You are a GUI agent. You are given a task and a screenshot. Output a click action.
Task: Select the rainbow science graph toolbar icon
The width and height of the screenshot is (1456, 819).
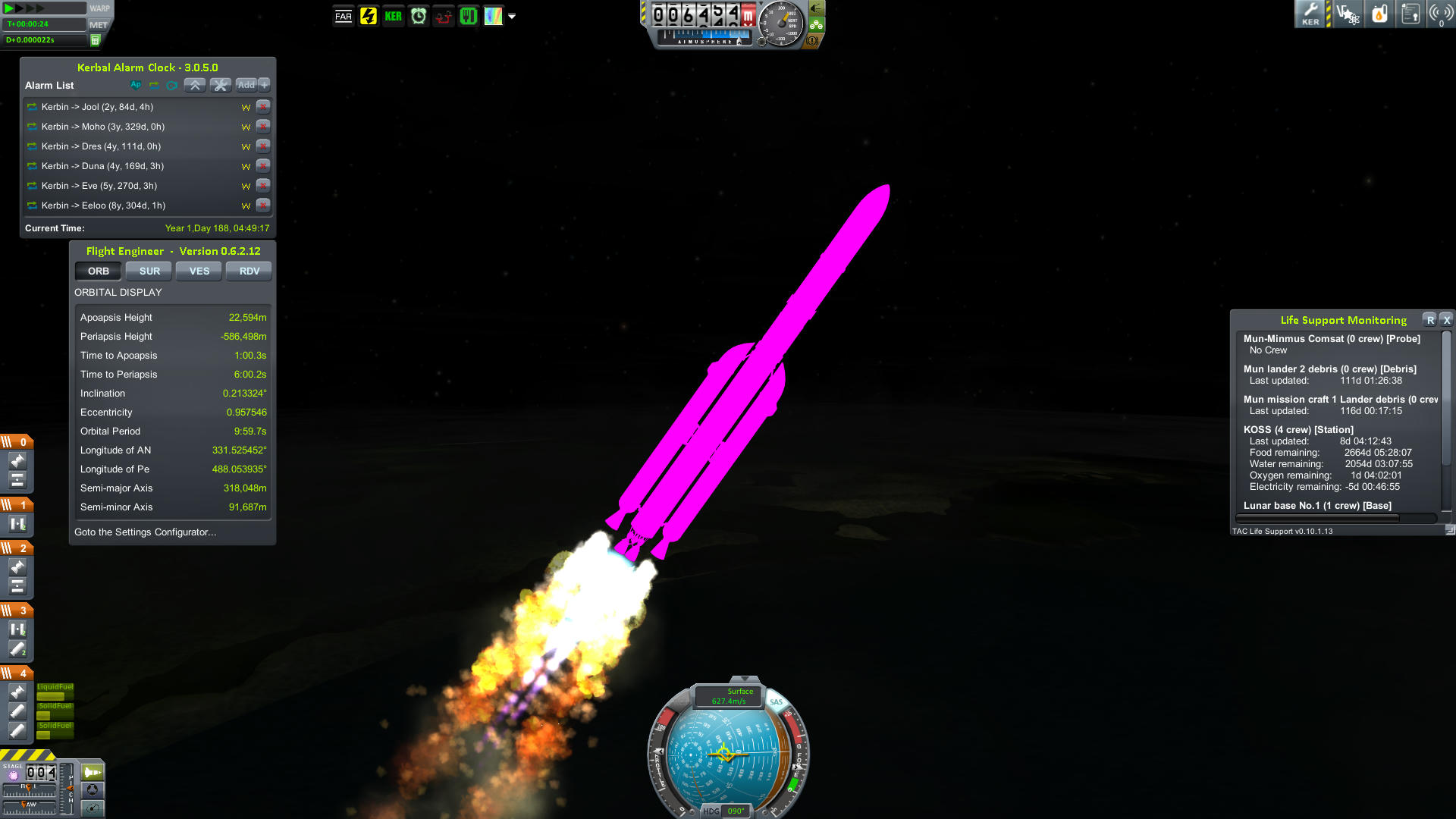tap(494, 15)
